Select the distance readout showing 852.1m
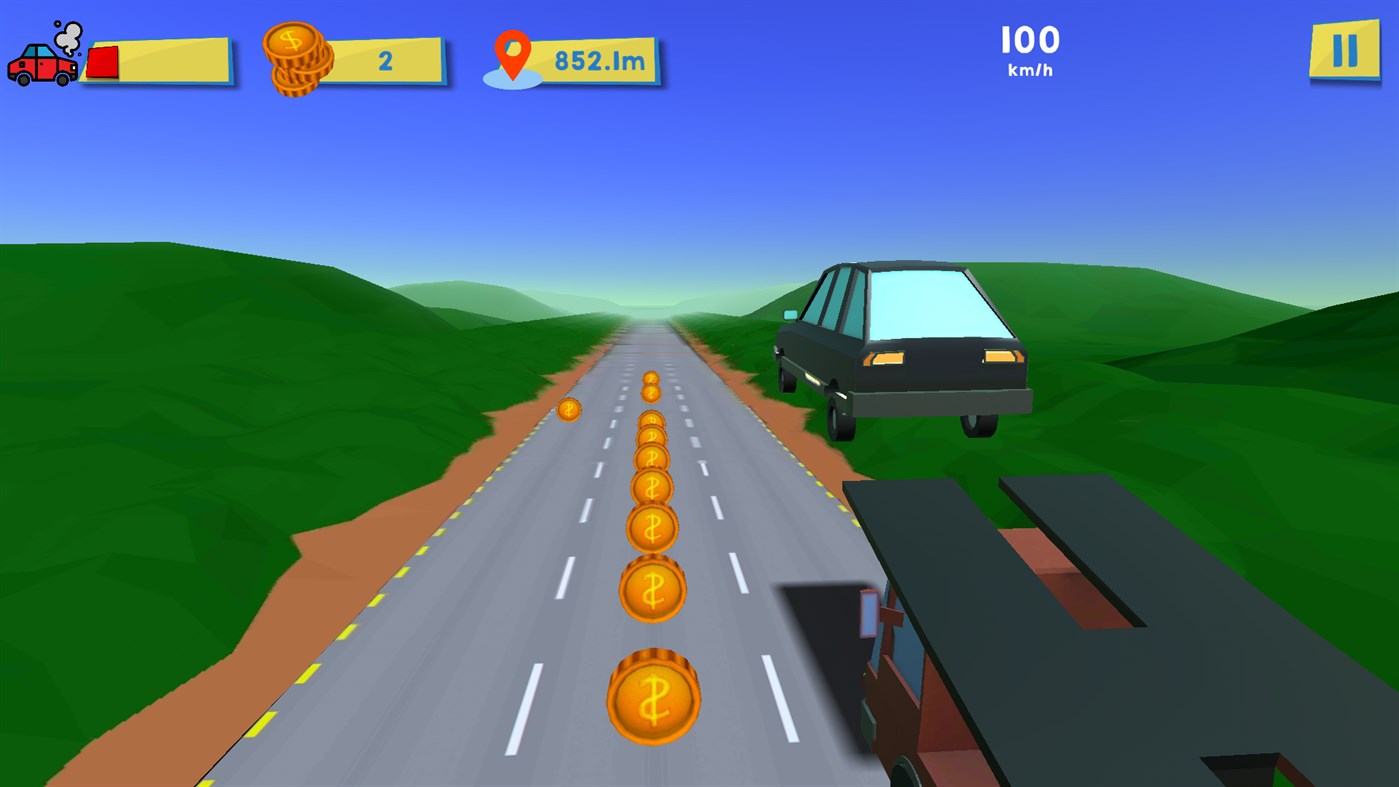The width and height of the screenshot is (1399, 787). pyautogui.click(x=598, y=60)
